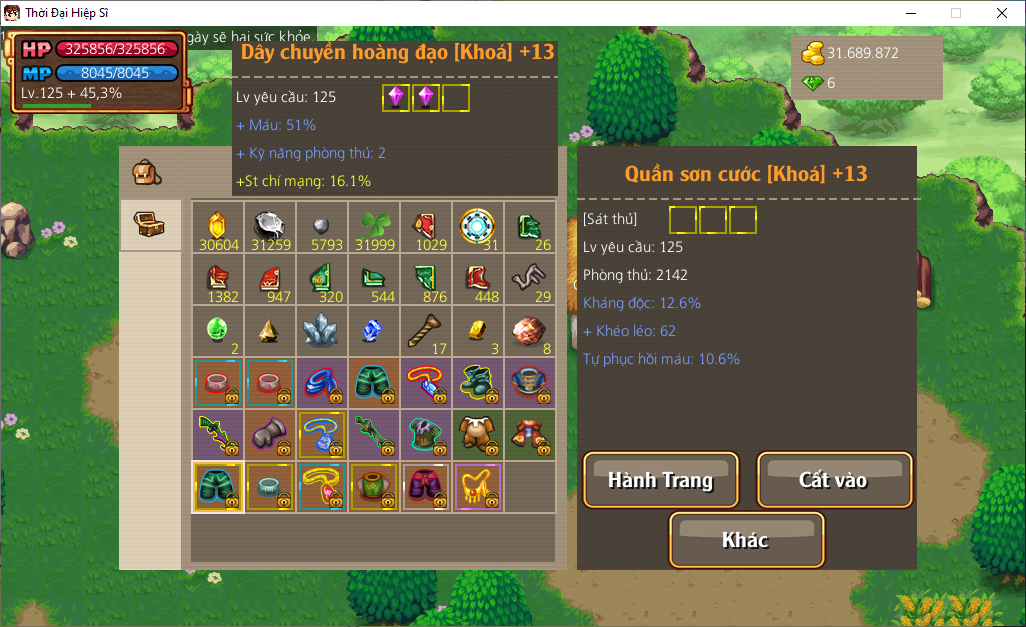Select the golden pyramid item
Image resolution: width=1026 pixels, height=627 pixels.
(270, 331)
